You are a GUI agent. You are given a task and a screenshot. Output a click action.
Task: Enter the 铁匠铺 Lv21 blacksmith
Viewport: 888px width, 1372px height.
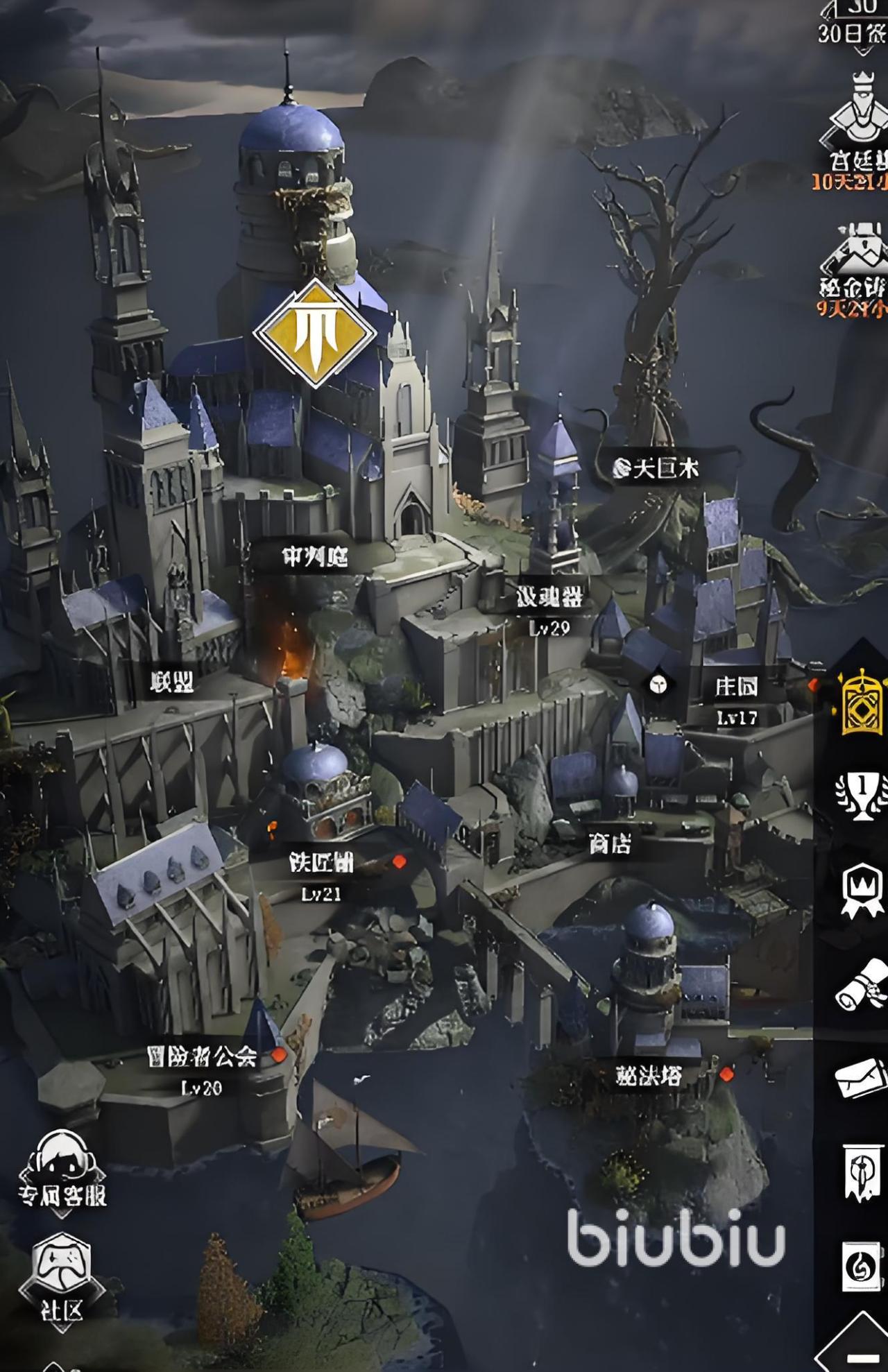pos(321,863)
